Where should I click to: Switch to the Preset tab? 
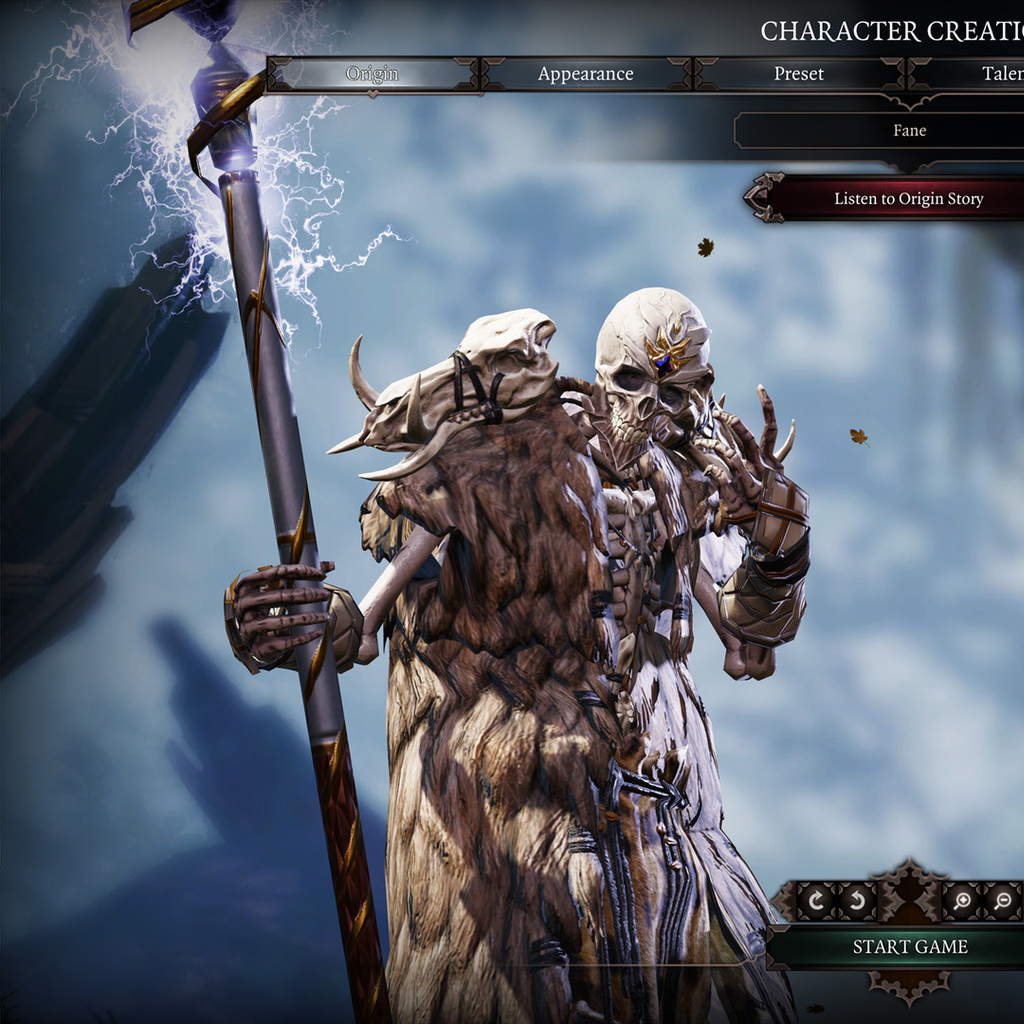[799, 74]
